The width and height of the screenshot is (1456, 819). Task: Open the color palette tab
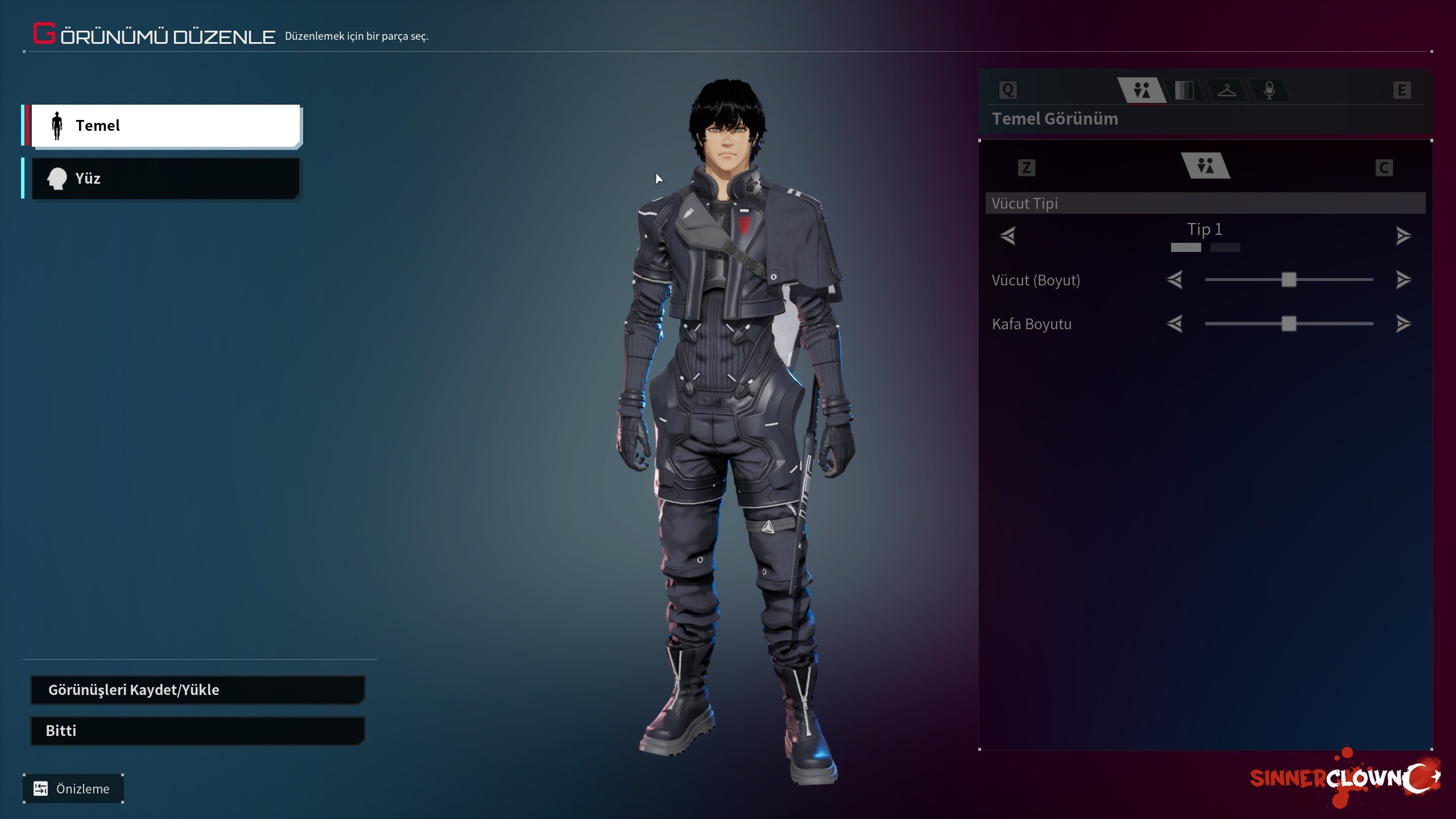point(1184,90)
